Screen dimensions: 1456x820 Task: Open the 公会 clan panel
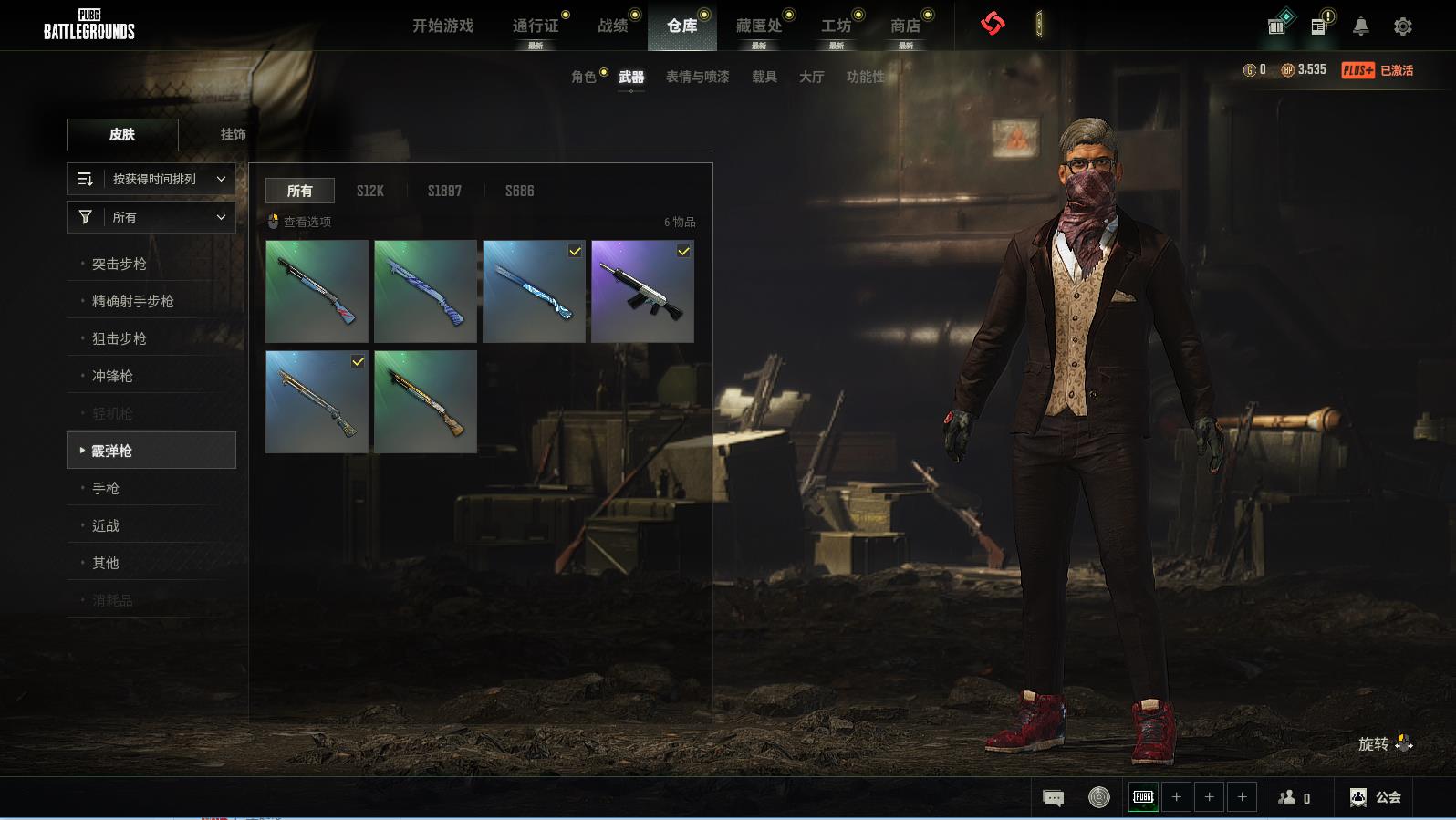pyautogui.click(x=1376, y=797)
